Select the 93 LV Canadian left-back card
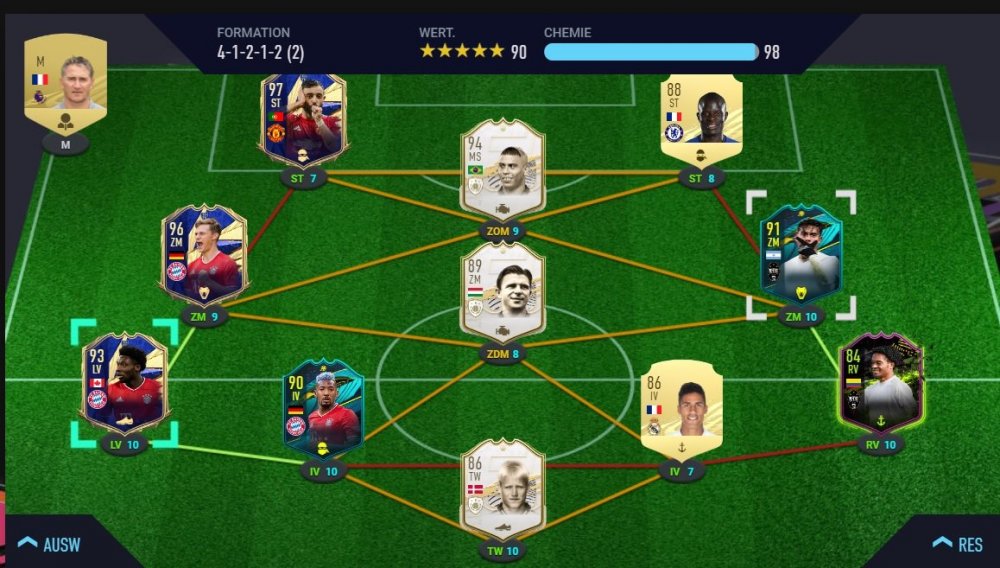The width and height of the screenshot is (1000, 568). (x=124, y=382)
